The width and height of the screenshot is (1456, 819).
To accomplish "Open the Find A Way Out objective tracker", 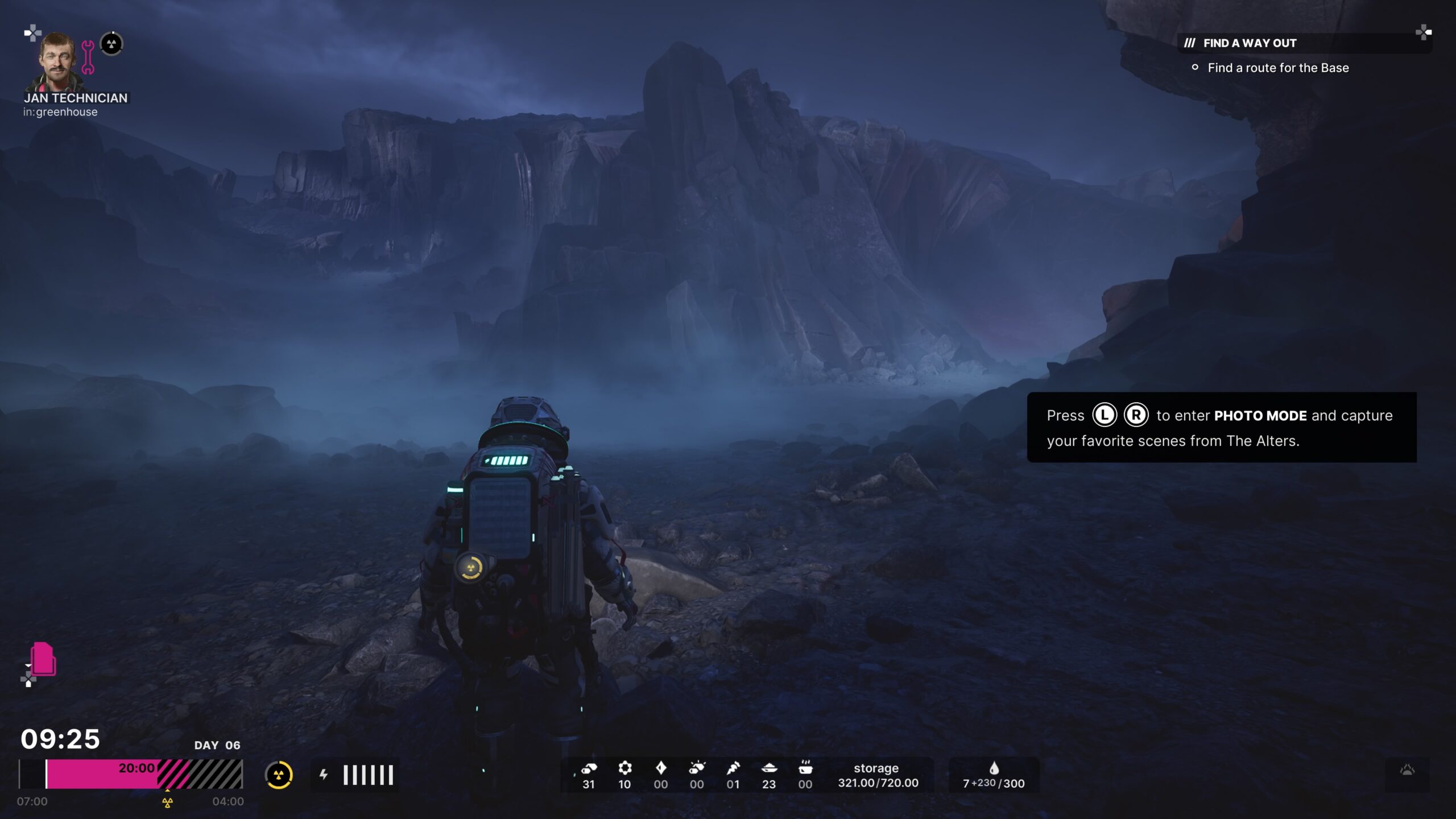I will [x=1250, y=43].
